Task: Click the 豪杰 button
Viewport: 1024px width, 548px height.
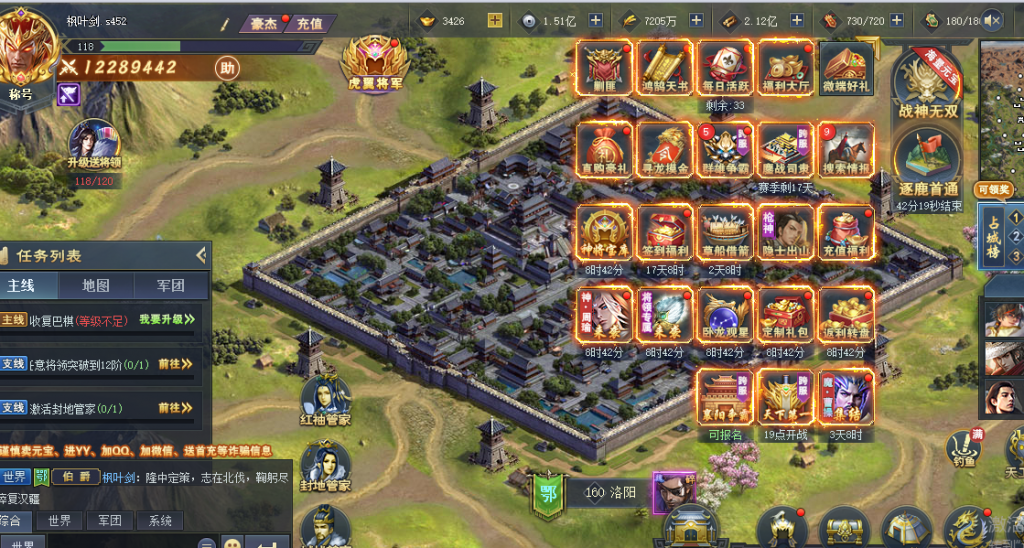Action: [x=263, y=23]
